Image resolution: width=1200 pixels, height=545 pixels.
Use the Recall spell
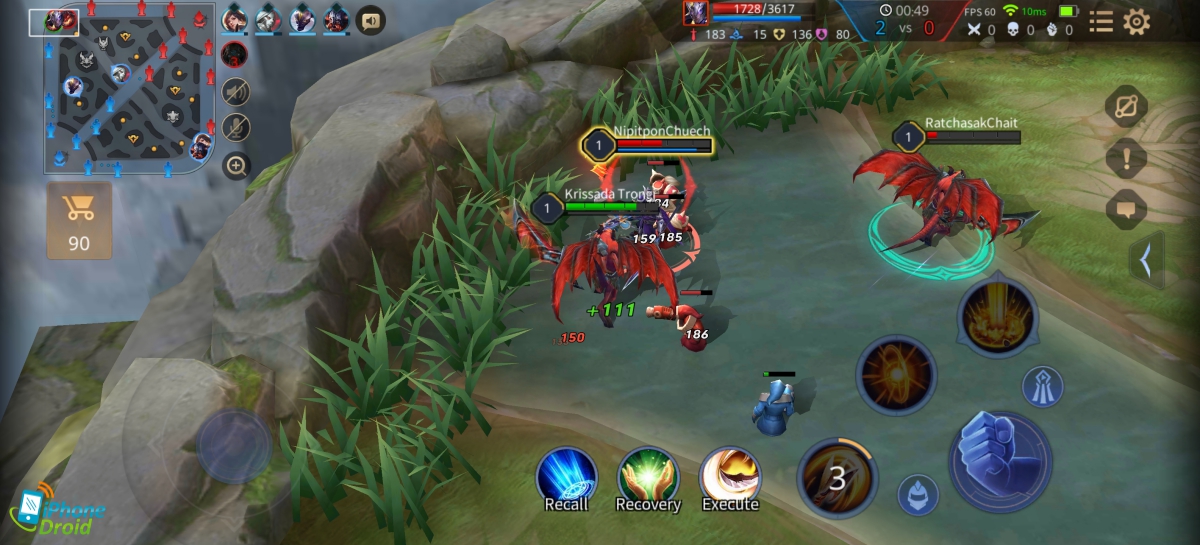coord(567,478)
